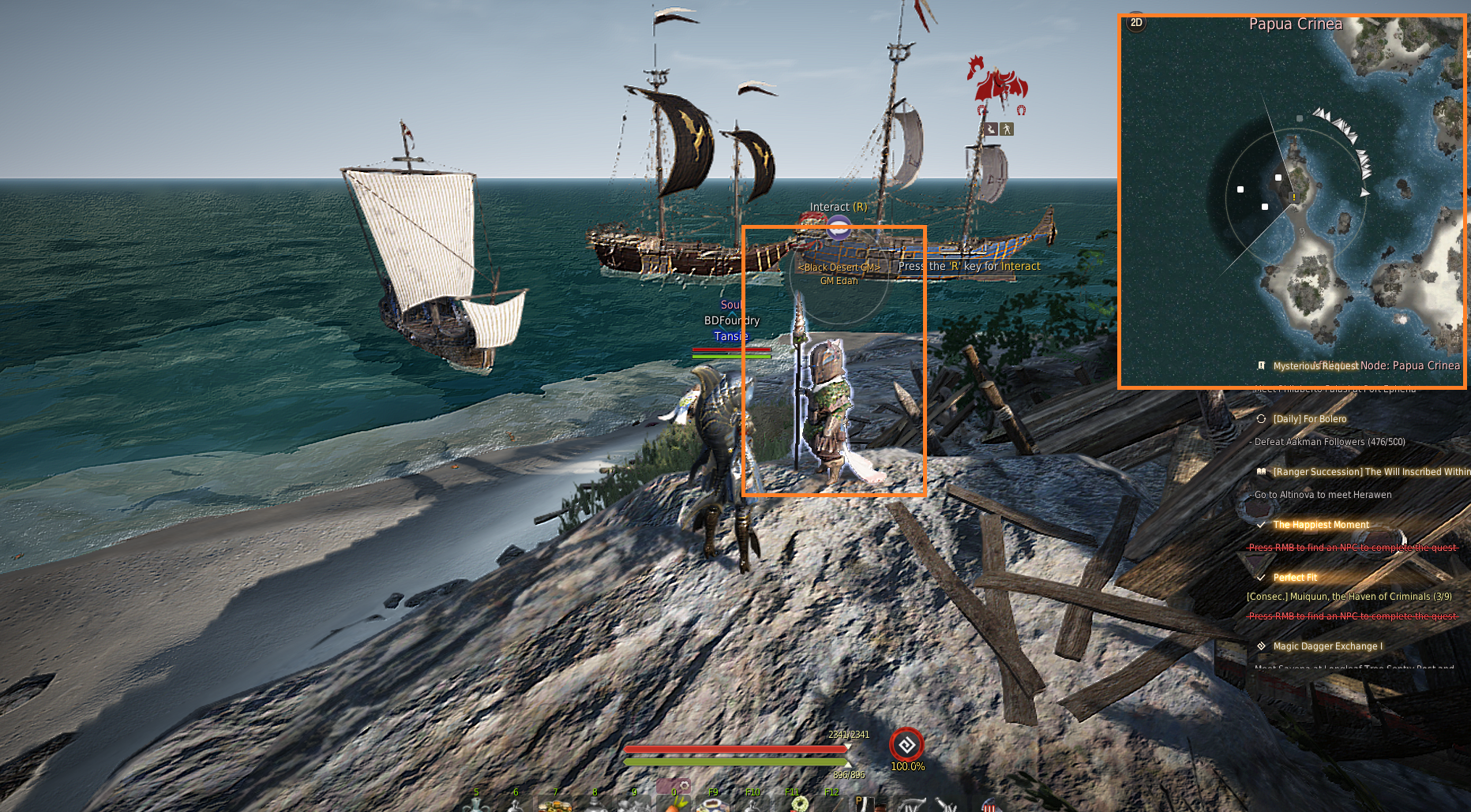Screen dimensions: 1471x812
Task: Use the flower wreath item in F11 slot
Action: [799, 805]
